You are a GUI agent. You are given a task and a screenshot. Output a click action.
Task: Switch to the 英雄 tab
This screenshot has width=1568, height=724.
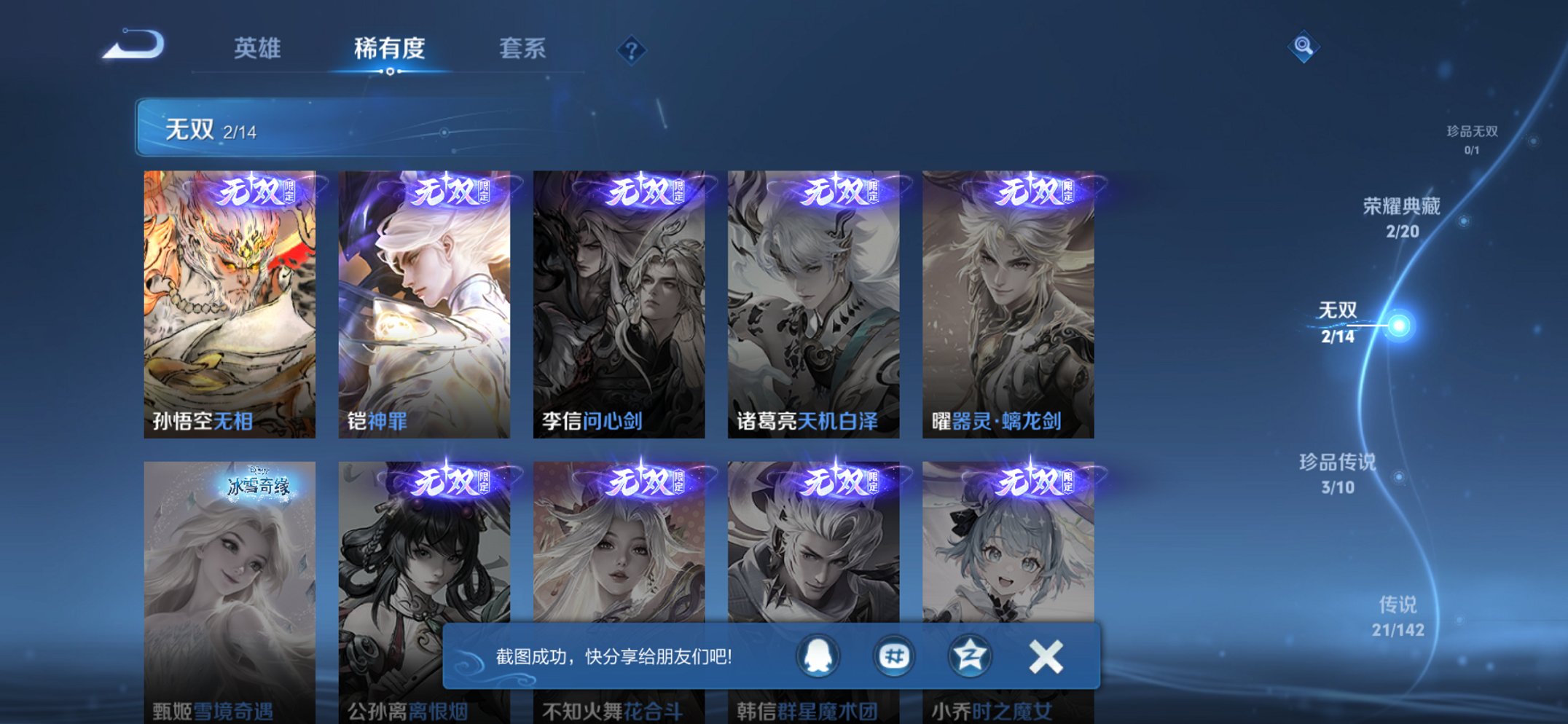[259, 49]
